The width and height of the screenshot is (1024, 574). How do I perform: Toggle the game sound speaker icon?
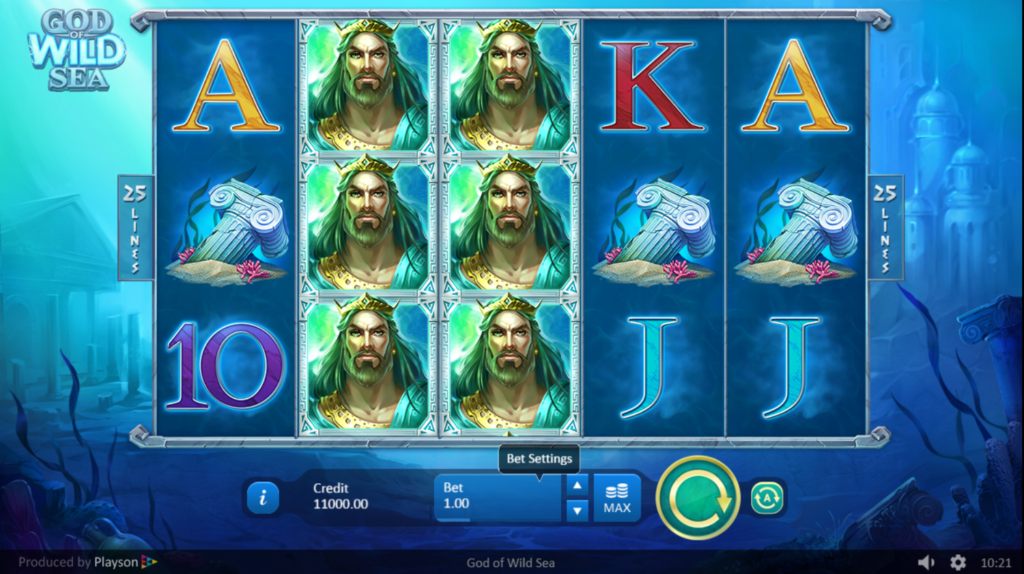point(926,562)
